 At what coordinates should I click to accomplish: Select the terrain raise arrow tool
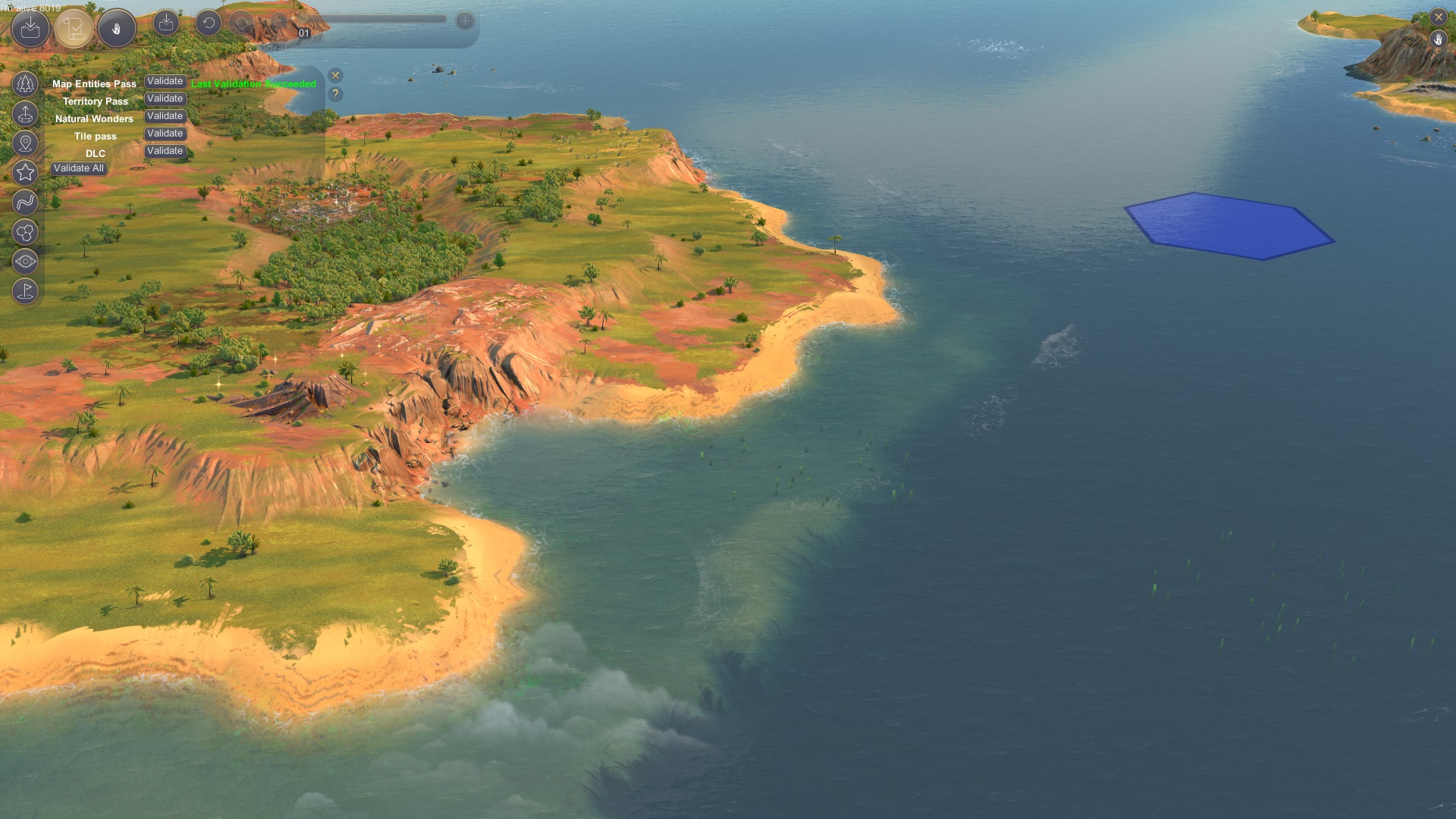[25, 114]
